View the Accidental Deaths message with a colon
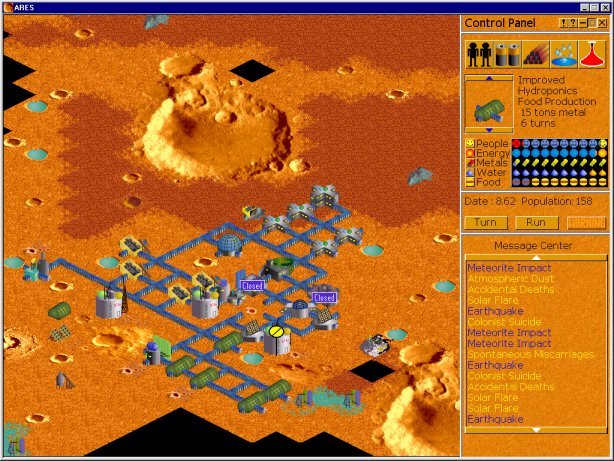614x461 pixels. tap(511, 387)
